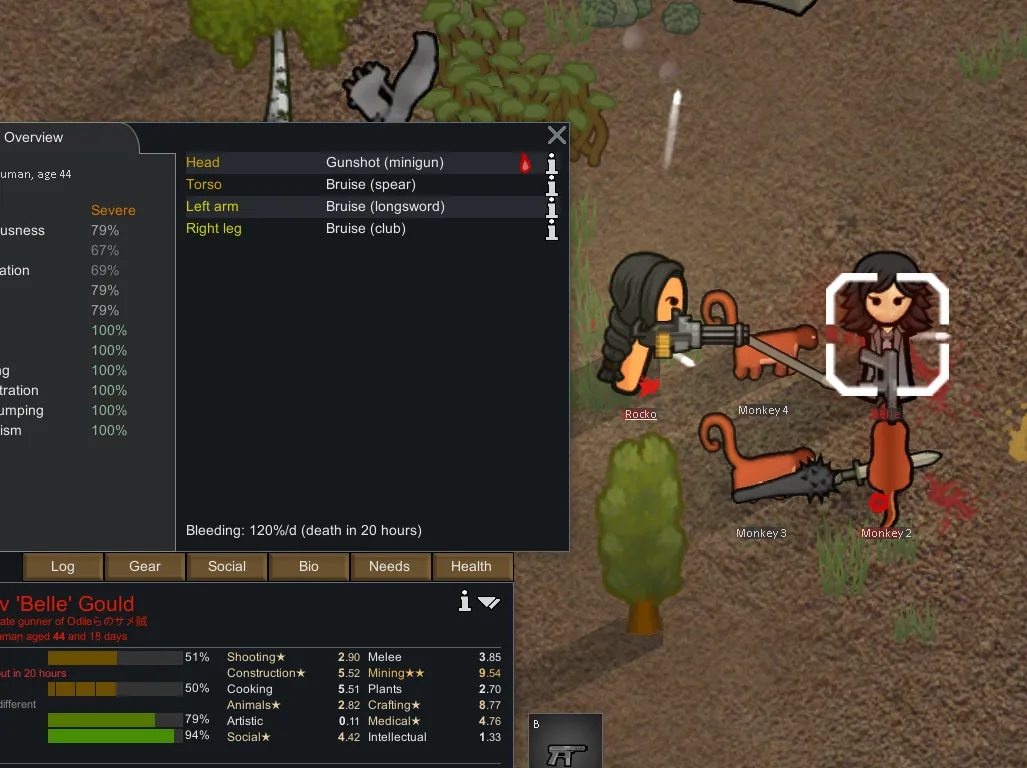Open info for the Right leg bruise
The width and height of the screenshot is (1027, 768).
(x=551, y=230)
